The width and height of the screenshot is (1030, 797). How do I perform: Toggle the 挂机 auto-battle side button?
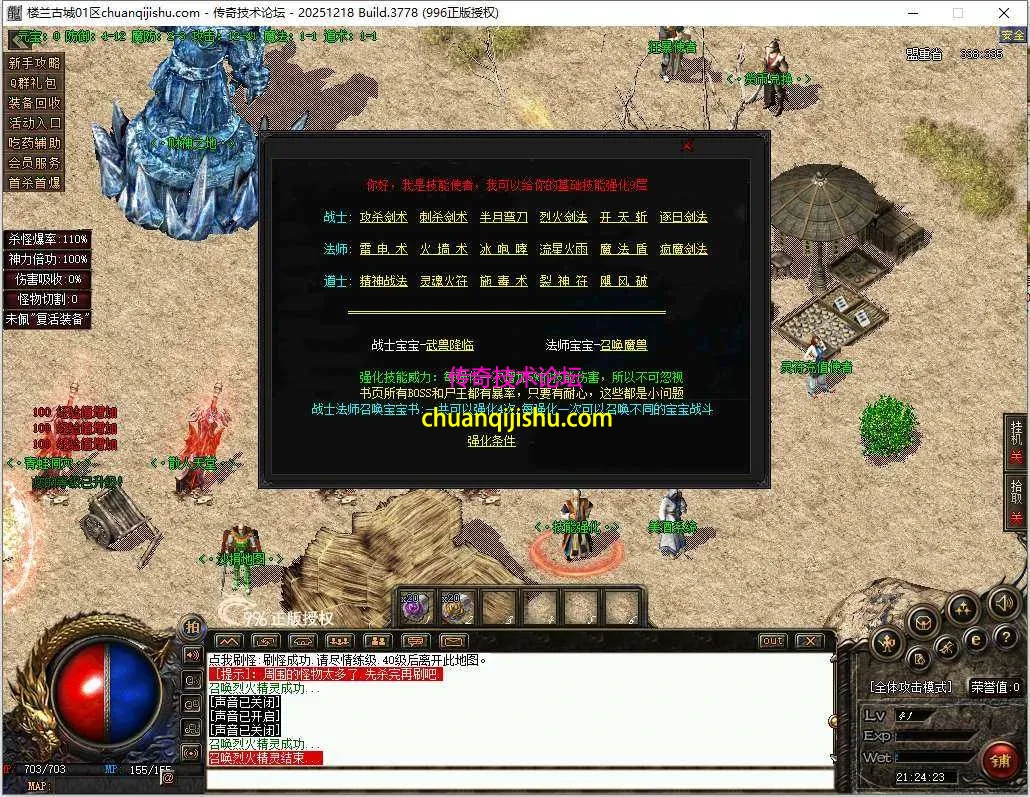point(1017,440)
